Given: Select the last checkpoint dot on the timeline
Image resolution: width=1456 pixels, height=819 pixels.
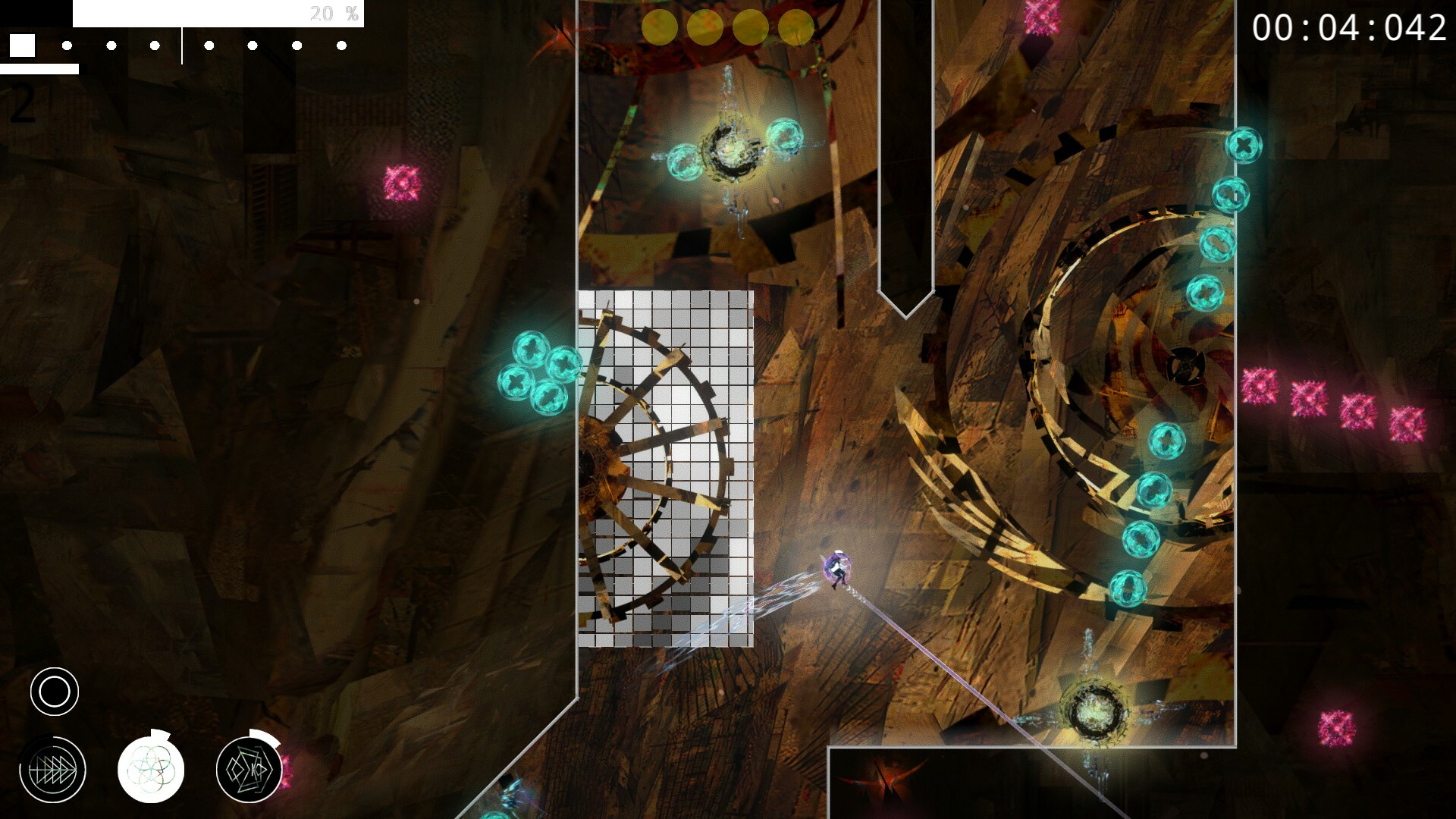Looking at the screenshot, I should click(343, 45).
